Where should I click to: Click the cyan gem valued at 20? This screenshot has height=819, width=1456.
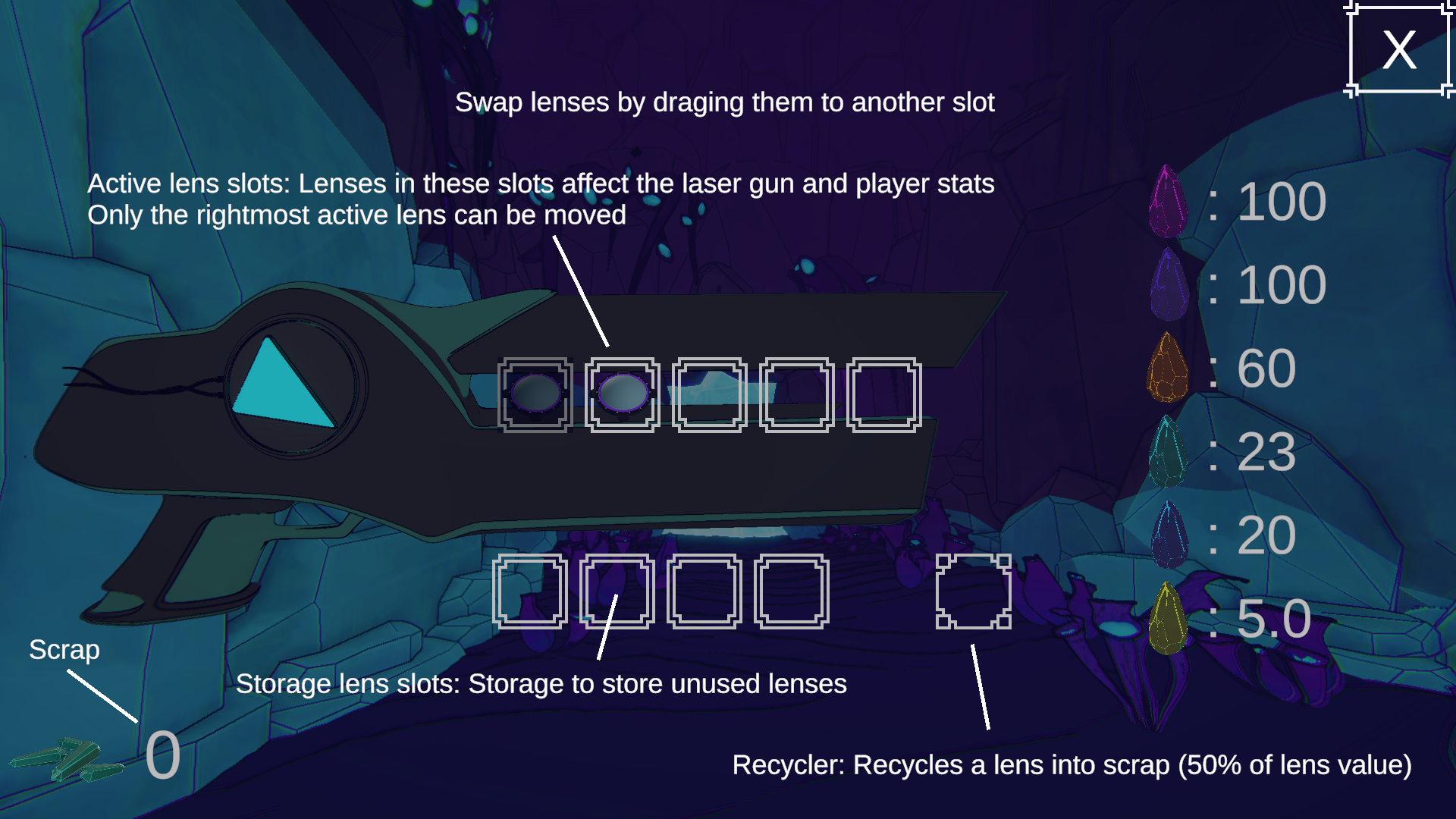[x=1168, y=535]
